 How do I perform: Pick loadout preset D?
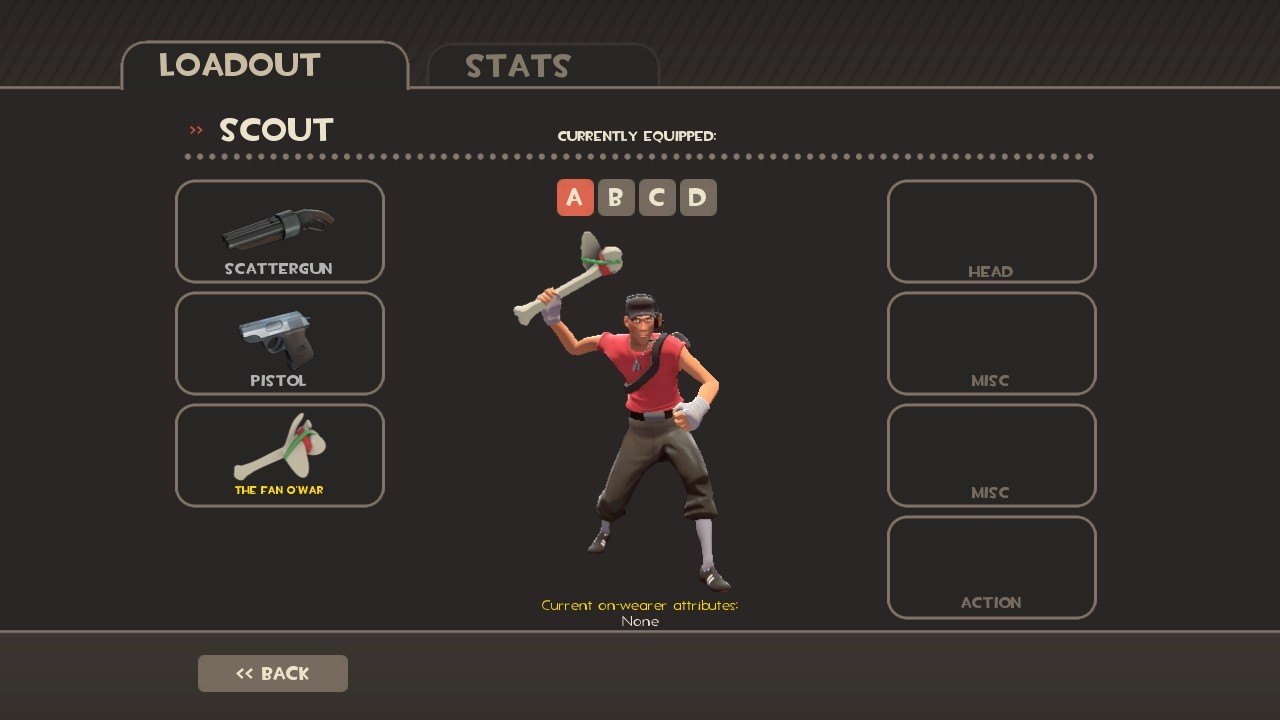697,198
